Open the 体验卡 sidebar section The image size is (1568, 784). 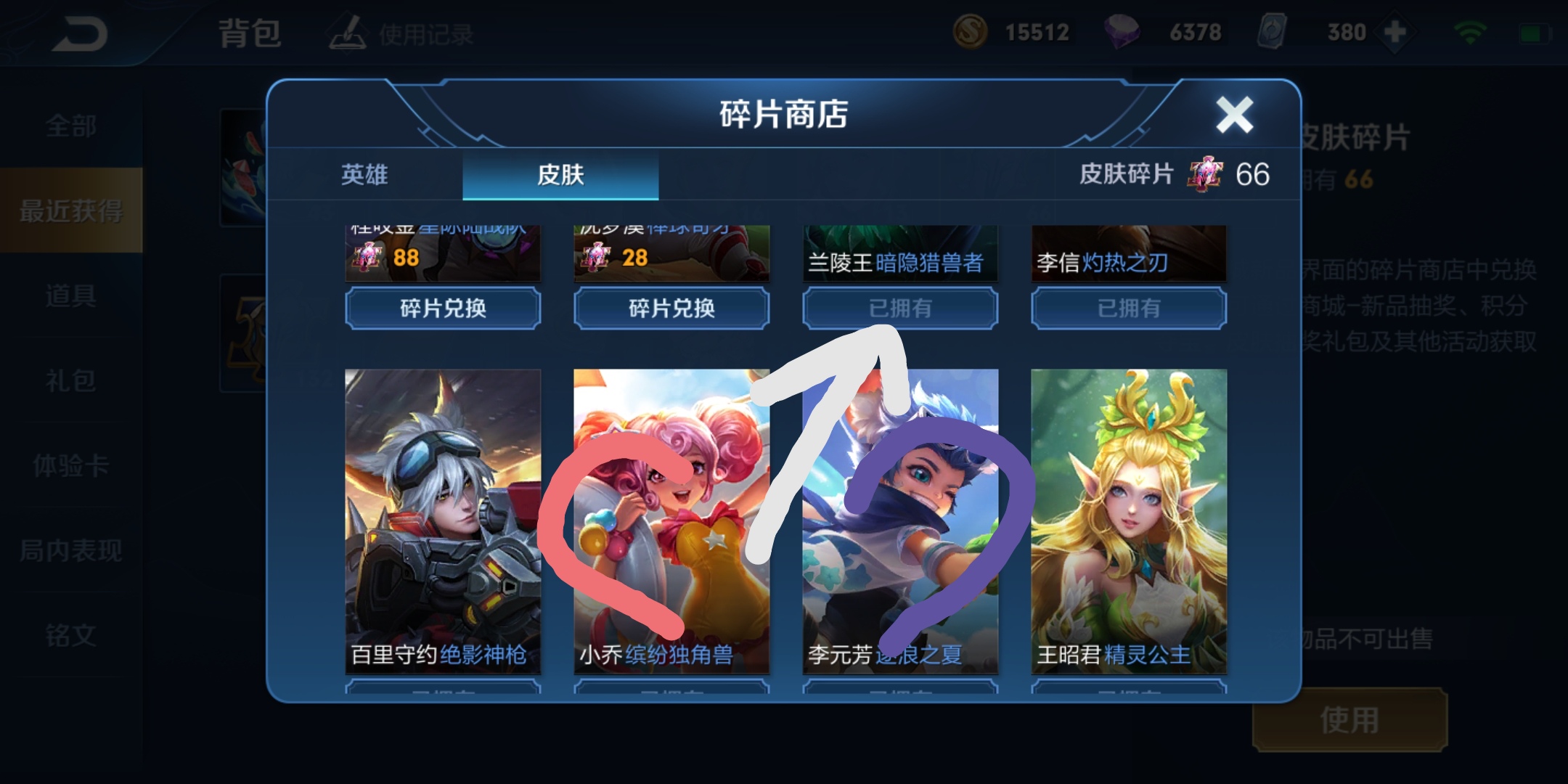click(x=73, y=466)
